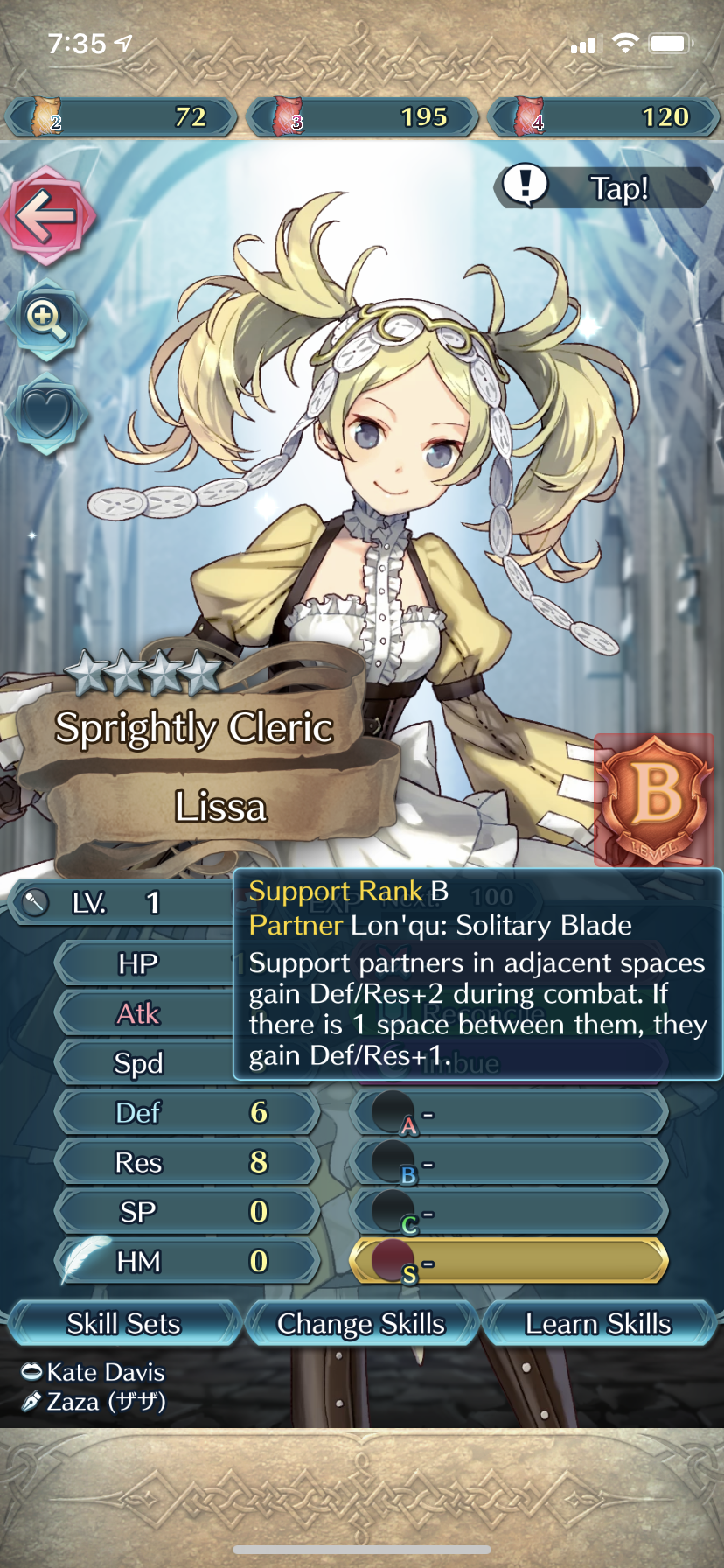This screenshot has height=1568, width=724.
Task: Select the golden S seal slot
Action: click(x=509, y=1262)
